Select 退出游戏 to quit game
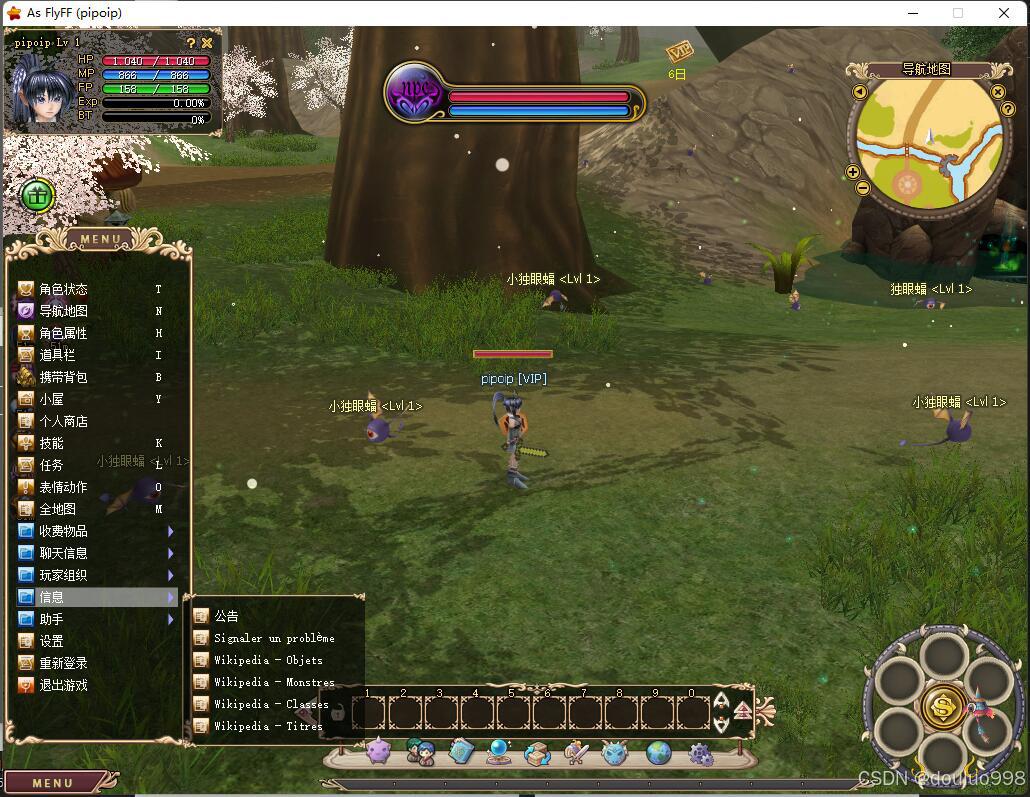Viewport: 1030px width, 797px height. [x=63, y=685]
